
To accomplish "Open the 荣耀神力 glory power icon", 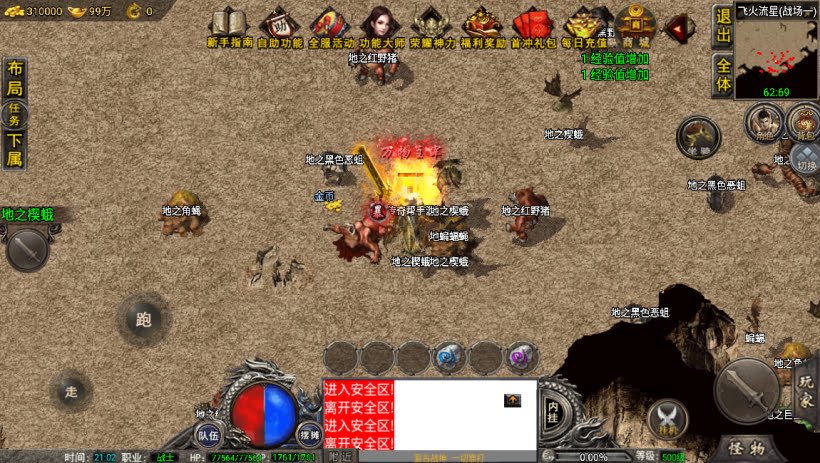I will (432, 27).
